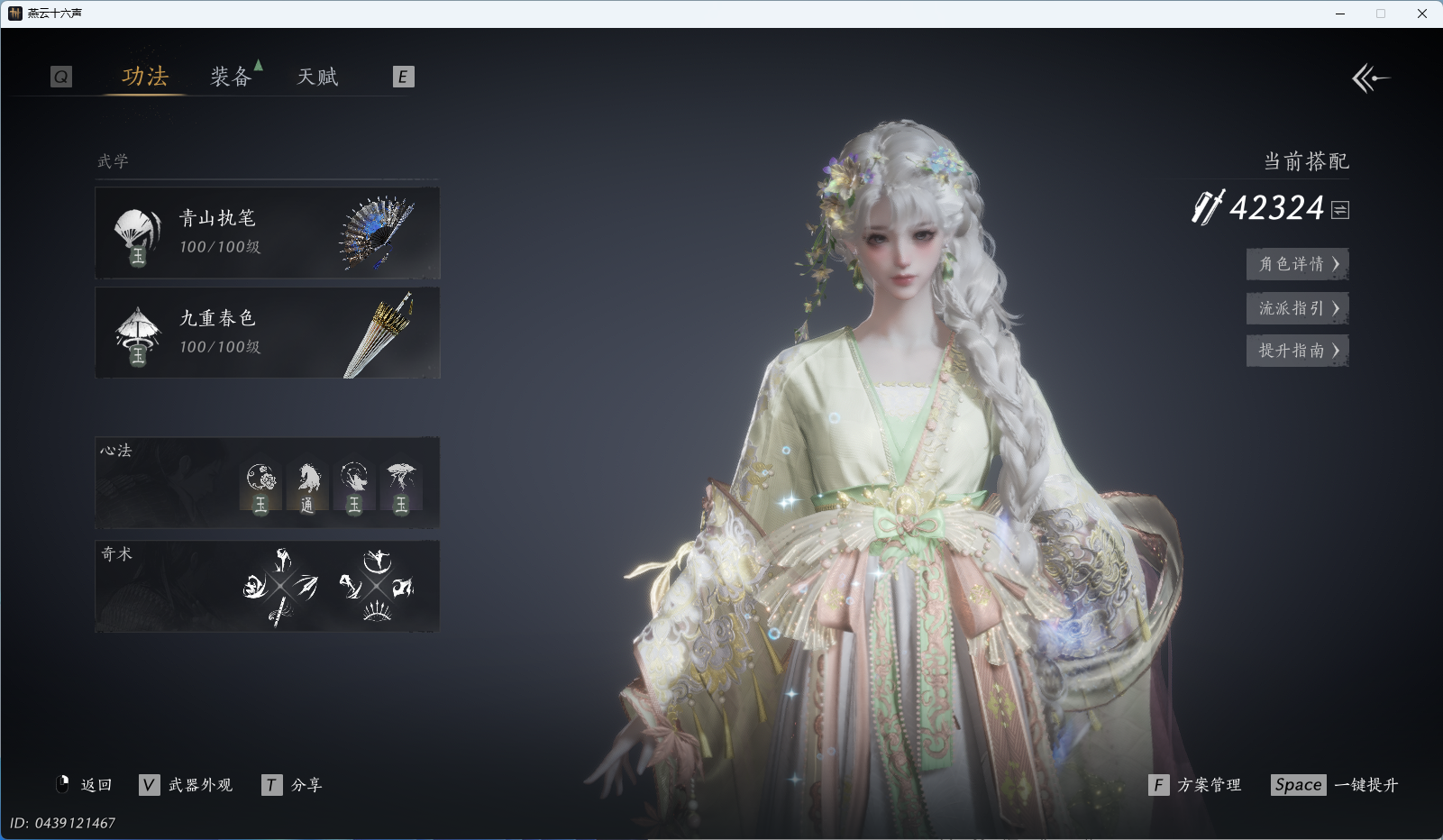Select the 功法 tab

click(145, 78)
